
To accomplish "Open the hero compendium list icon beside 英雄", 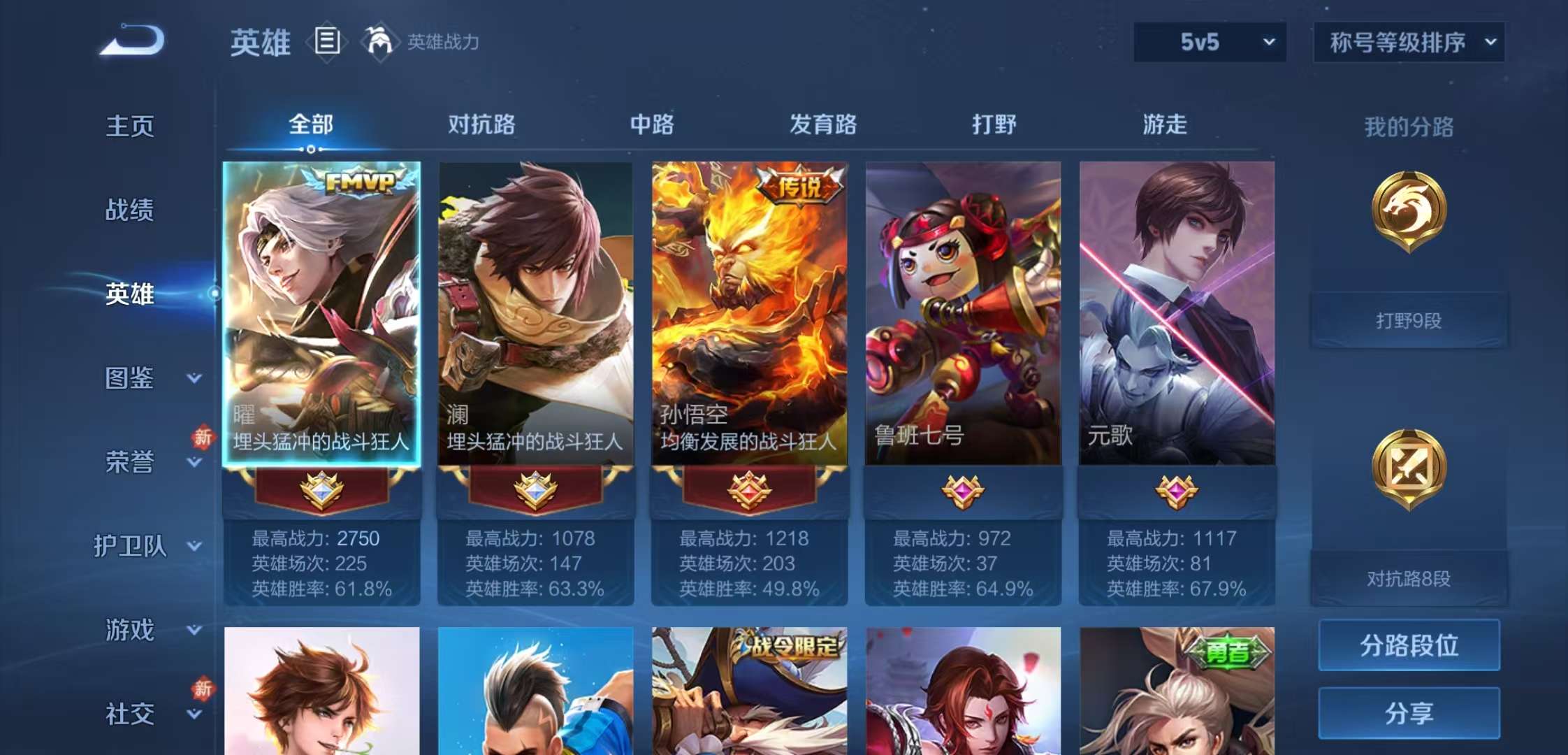I will (x=327, y=42).
